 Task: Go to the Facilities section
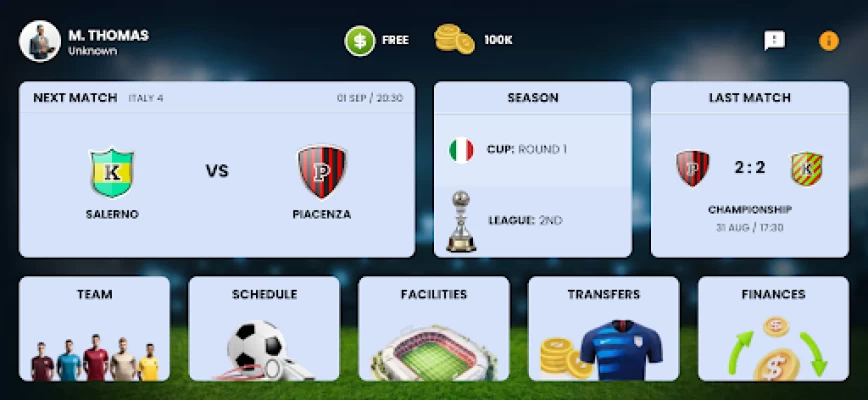(x=434, y=329)
